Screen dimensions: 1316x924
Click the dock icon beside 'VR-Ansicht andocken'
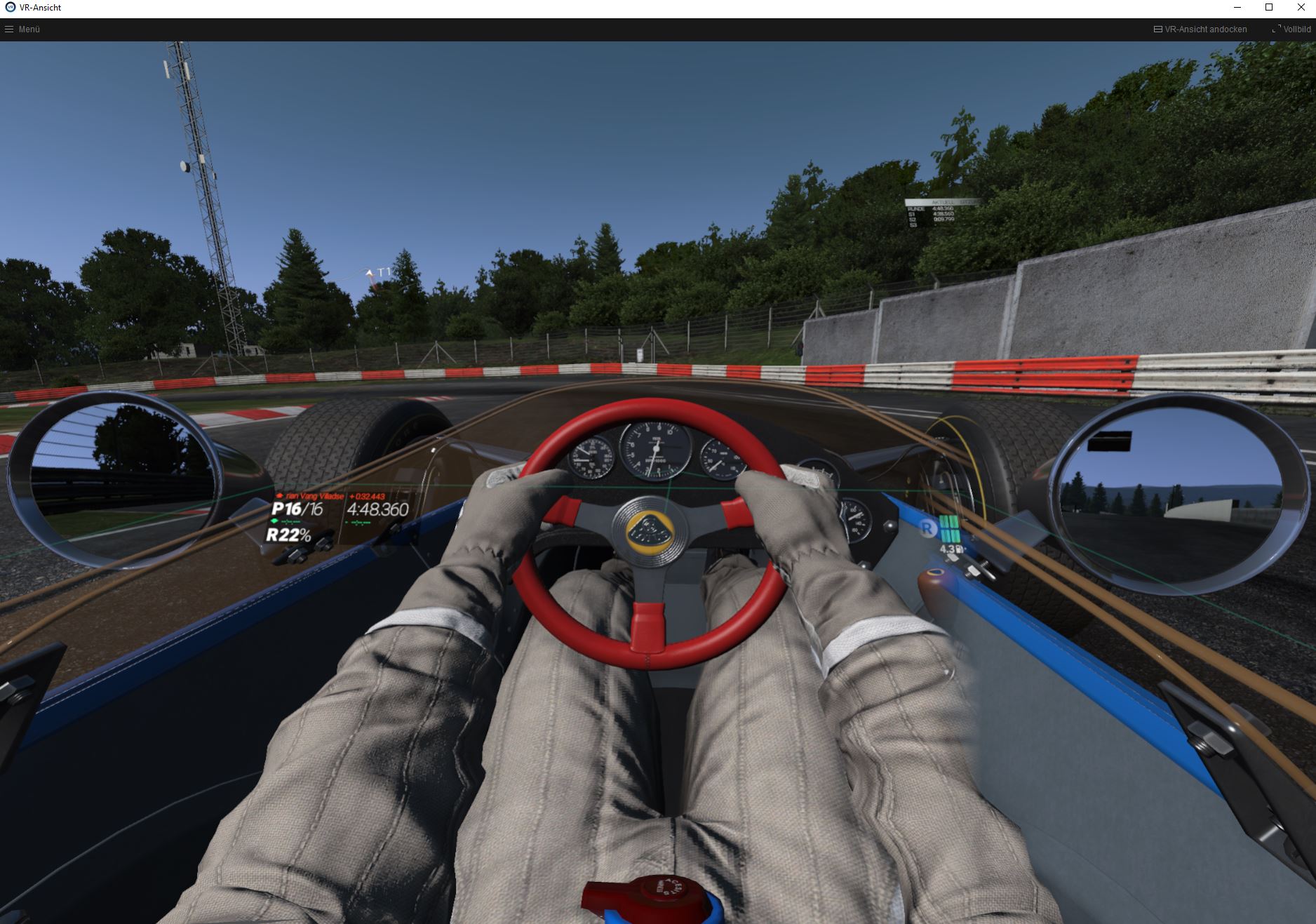pyautogui.click(x=1157, y=29)
